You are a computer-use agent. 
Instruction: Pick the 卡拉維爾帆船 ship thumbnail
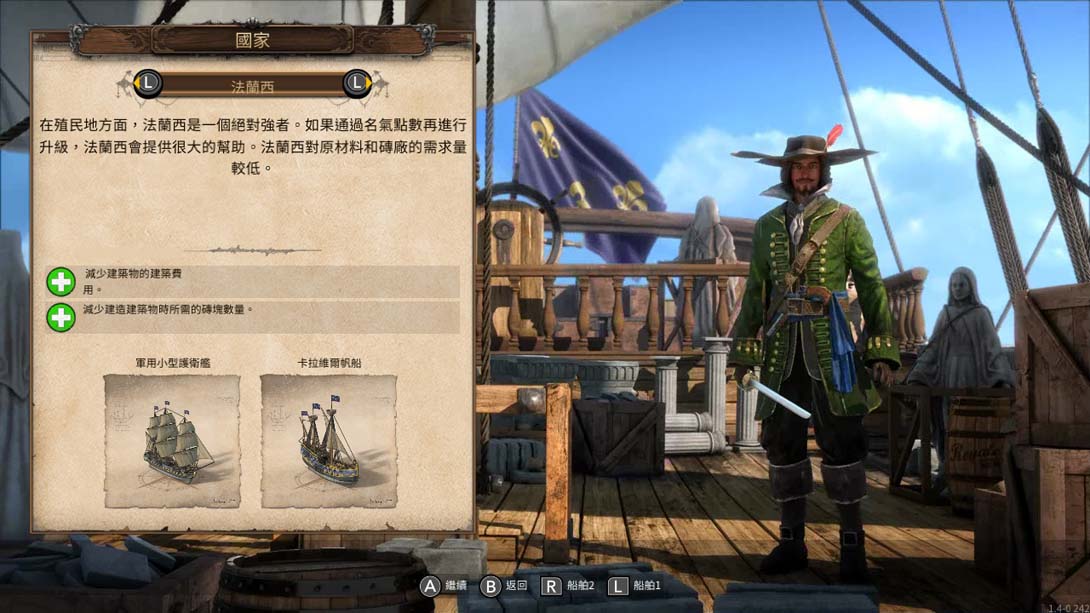(329, 440)
